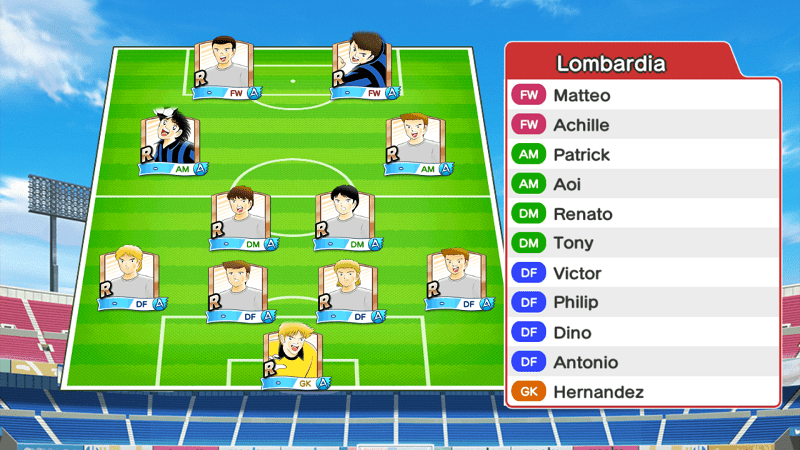Choose the AM card with striped jersey
Viewport: 800px width, 450px height.
(x=175, y=143)
